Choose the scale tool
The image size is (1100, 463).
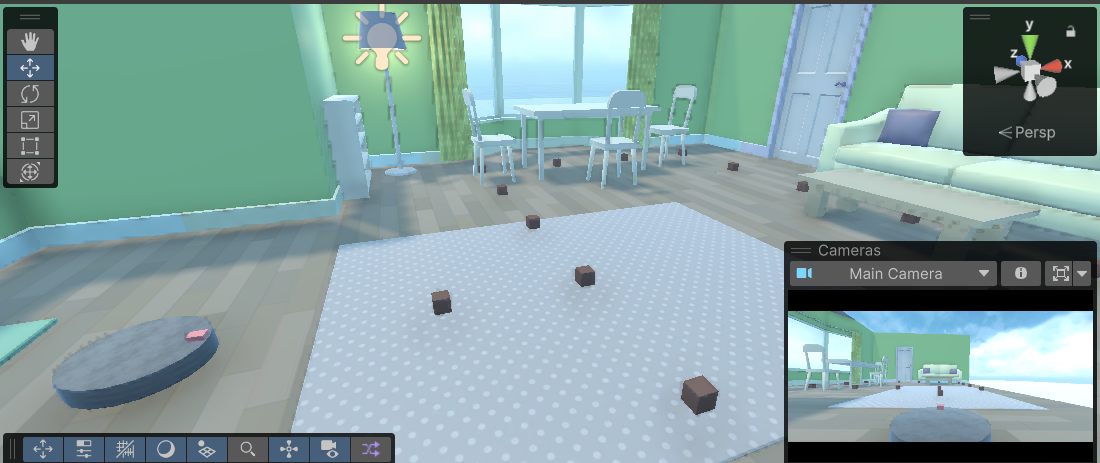[x=30, y=120]
